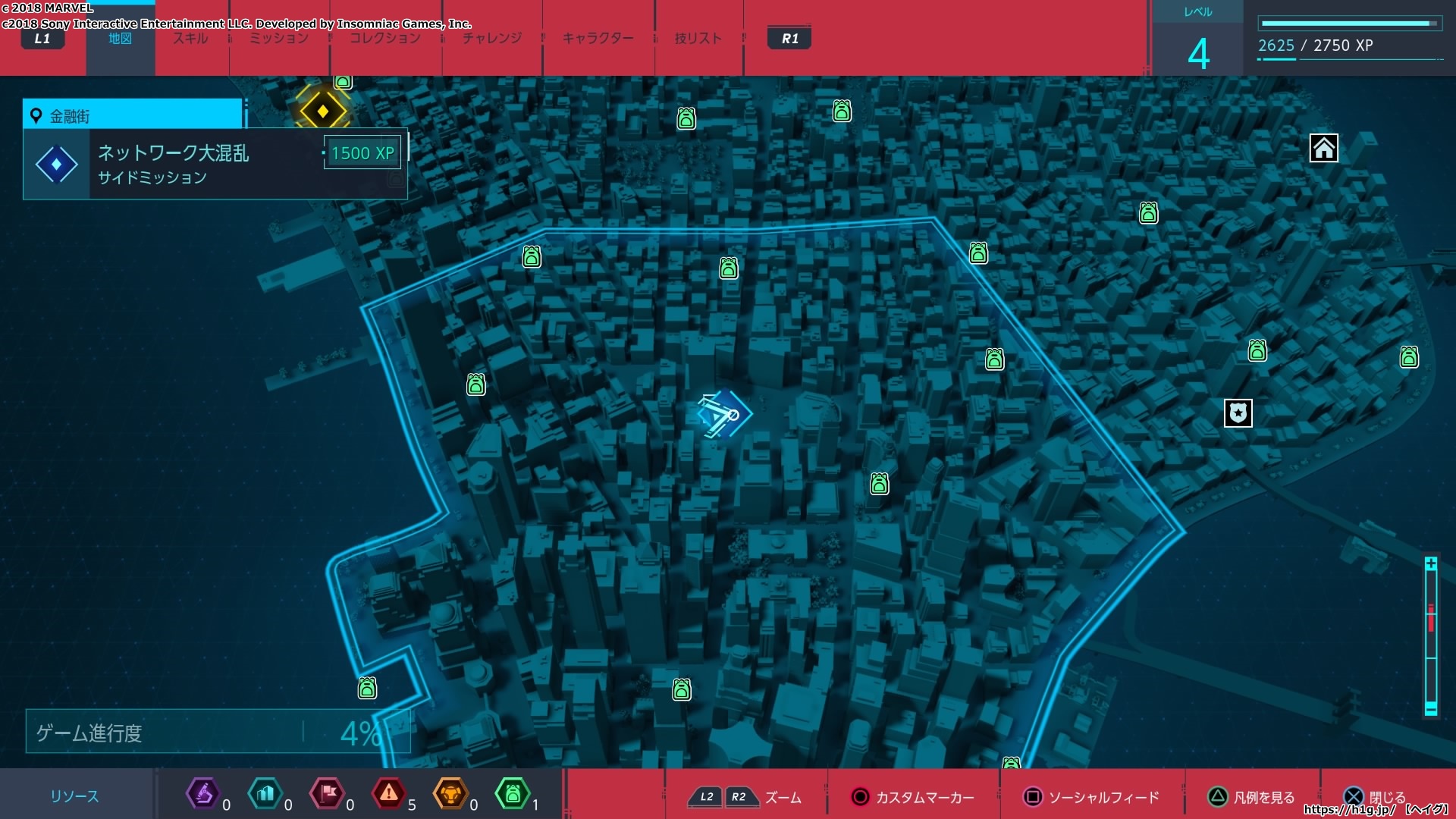
Task: Open the 凡例を見る legend option
Action: (1252, 797)
